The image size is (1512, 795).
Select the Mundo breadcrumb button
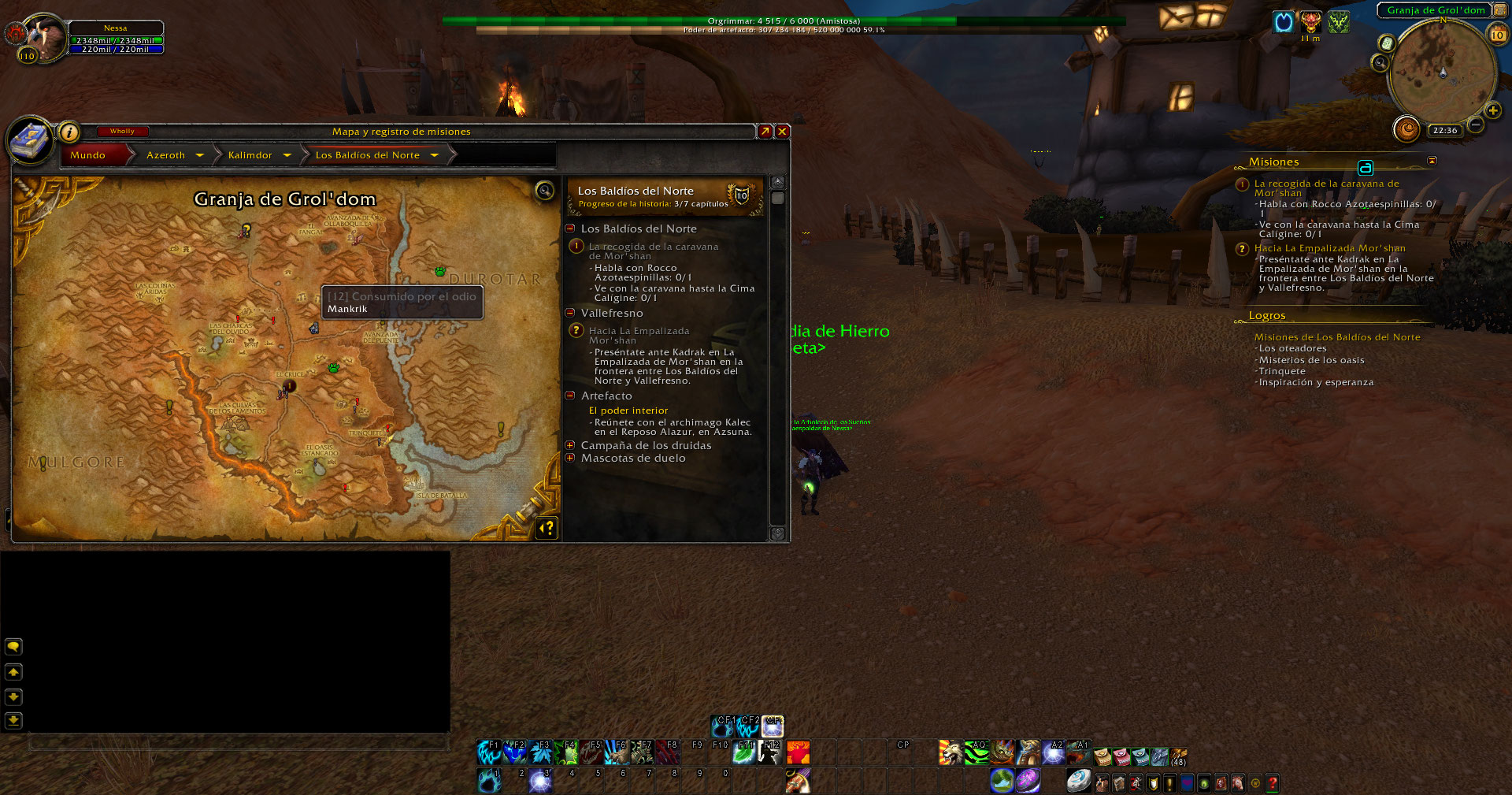click(x=88, y=155)
